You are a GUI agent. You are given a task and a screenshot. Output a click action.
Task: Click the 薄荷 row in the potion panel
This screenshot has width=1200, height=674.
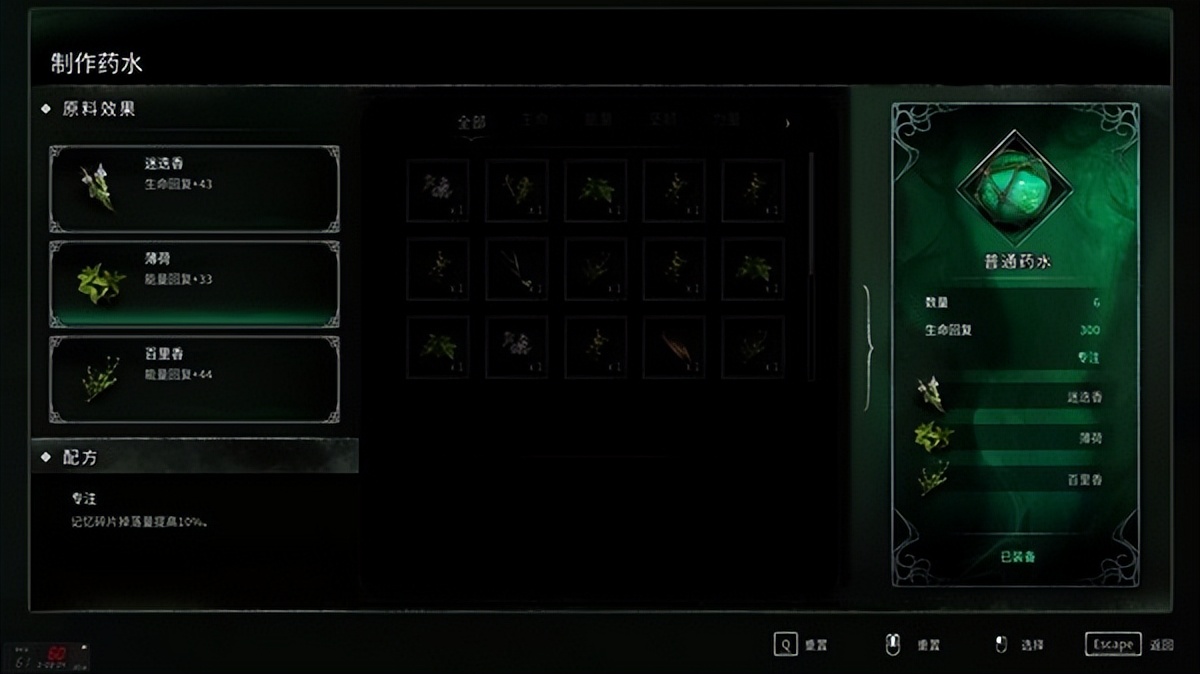pyautogui.click(x=1013, y=437)
